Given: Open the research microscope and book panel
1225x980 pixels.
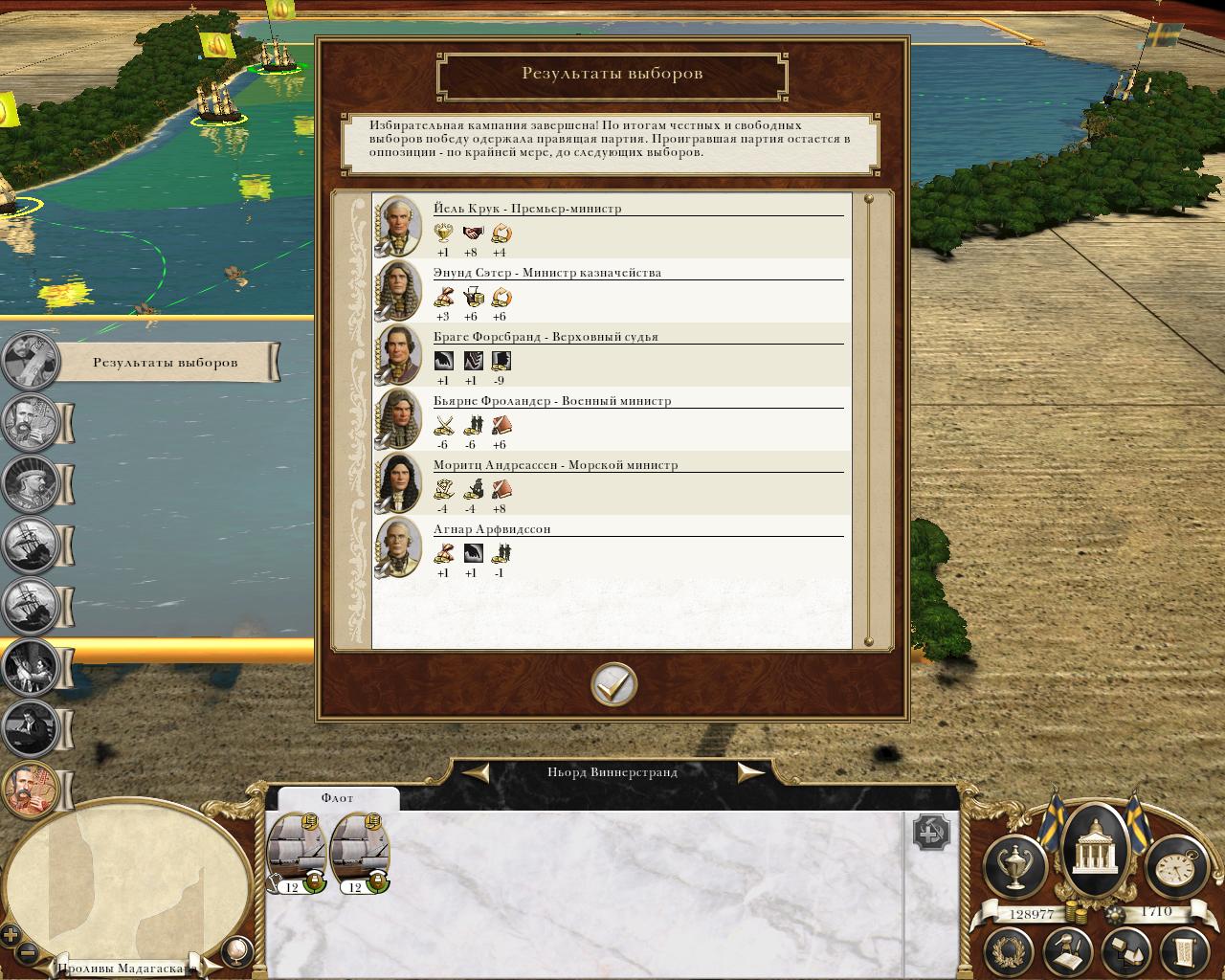Looking at the screenshot, I should 1068,952.
